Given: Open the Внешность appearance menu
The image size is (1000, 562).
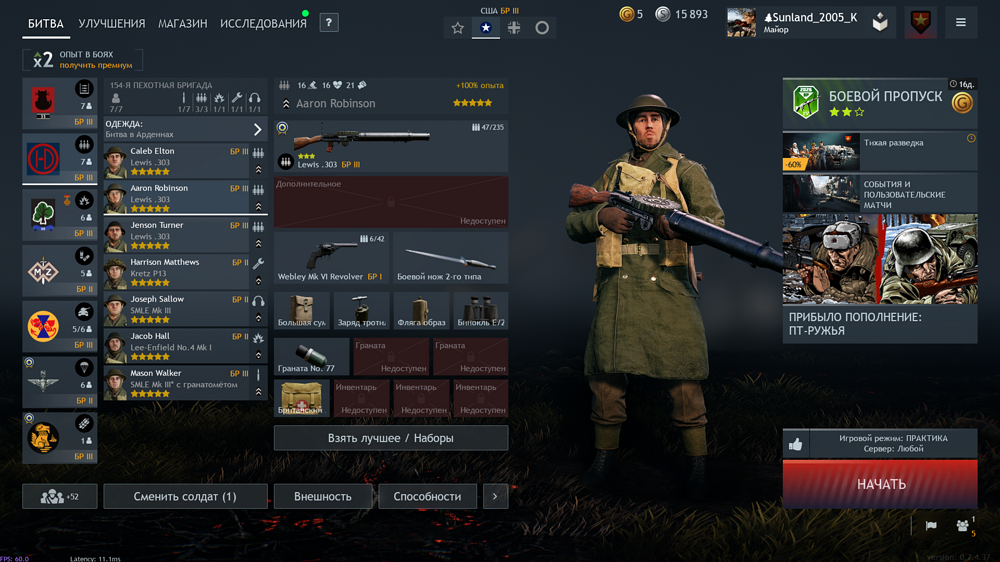Looking at the screenshot, I should click(323, 496).
